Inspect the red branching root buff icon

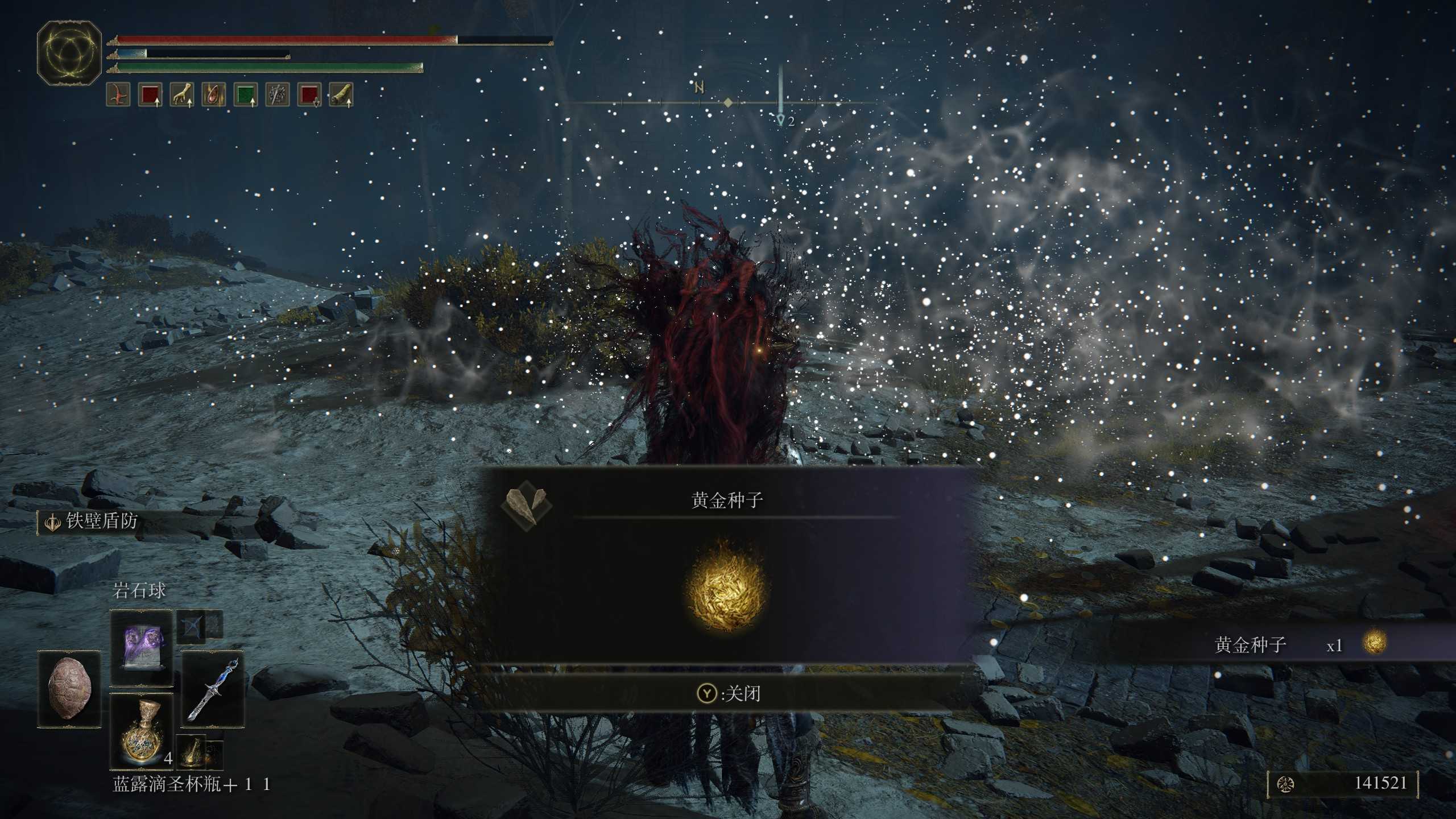tap(118, 94)
